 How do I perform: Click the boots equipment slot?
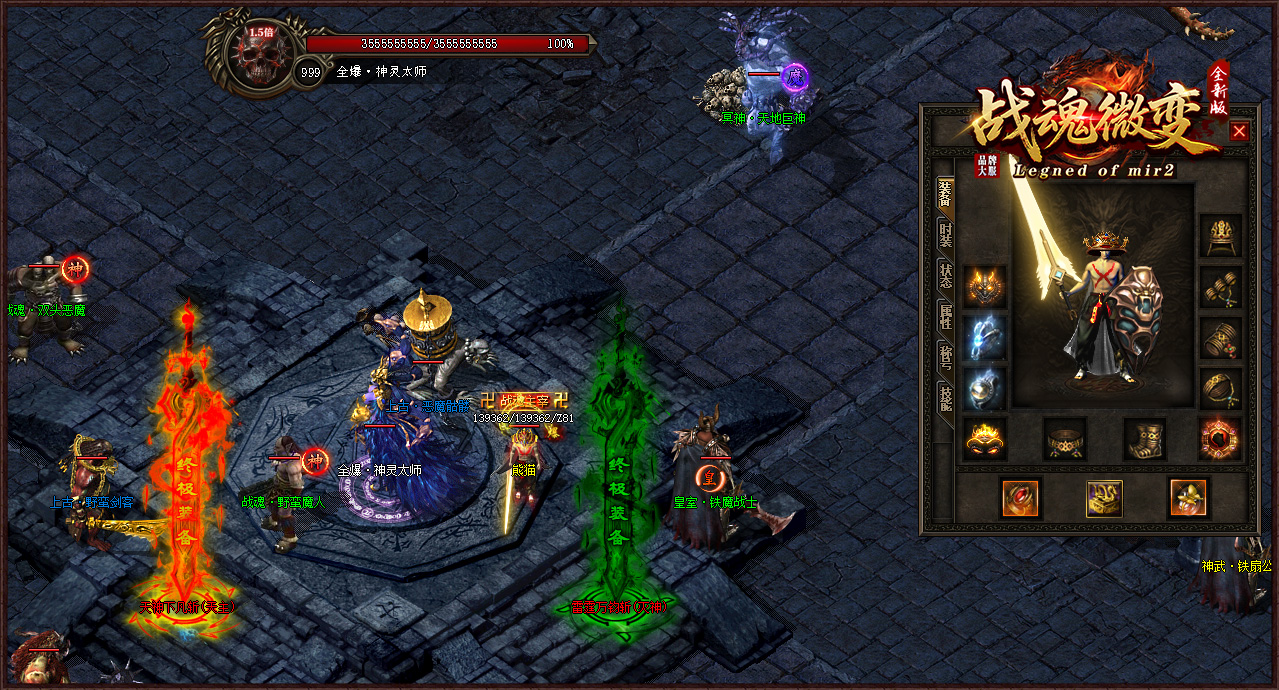(1144, 438)
